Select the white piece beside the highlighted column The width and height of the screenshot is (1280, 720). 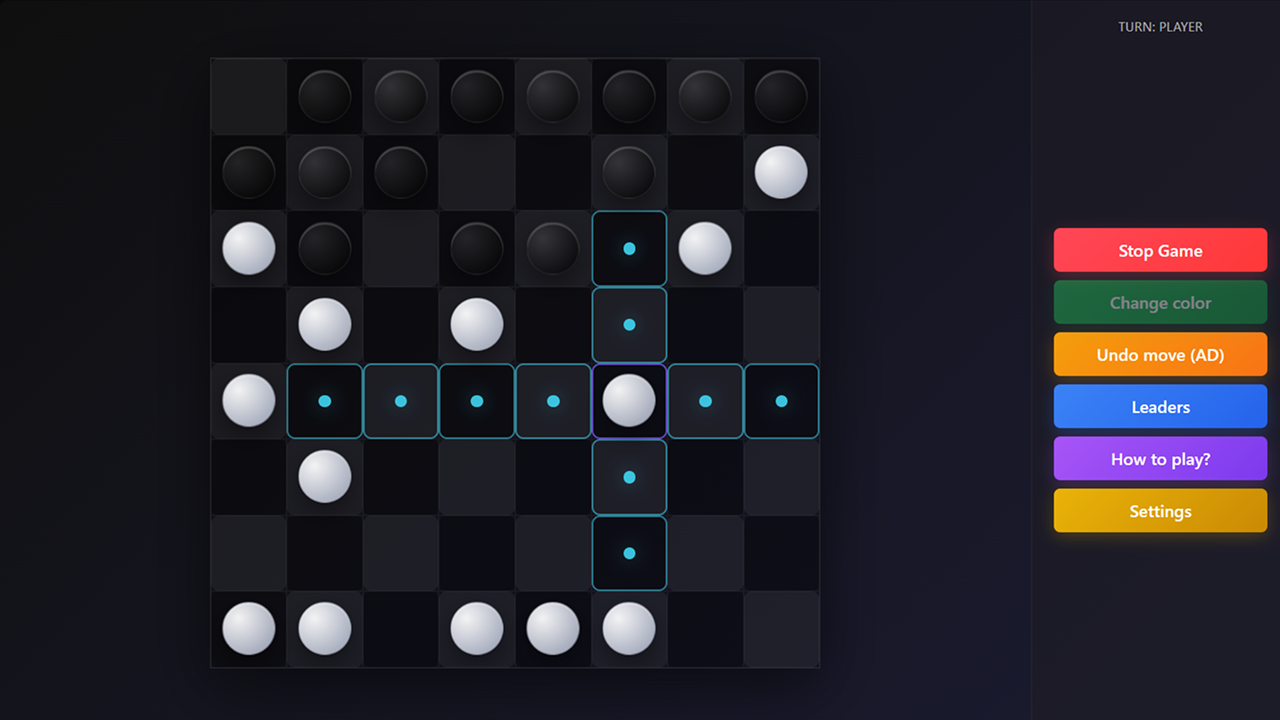pos(705,248)
